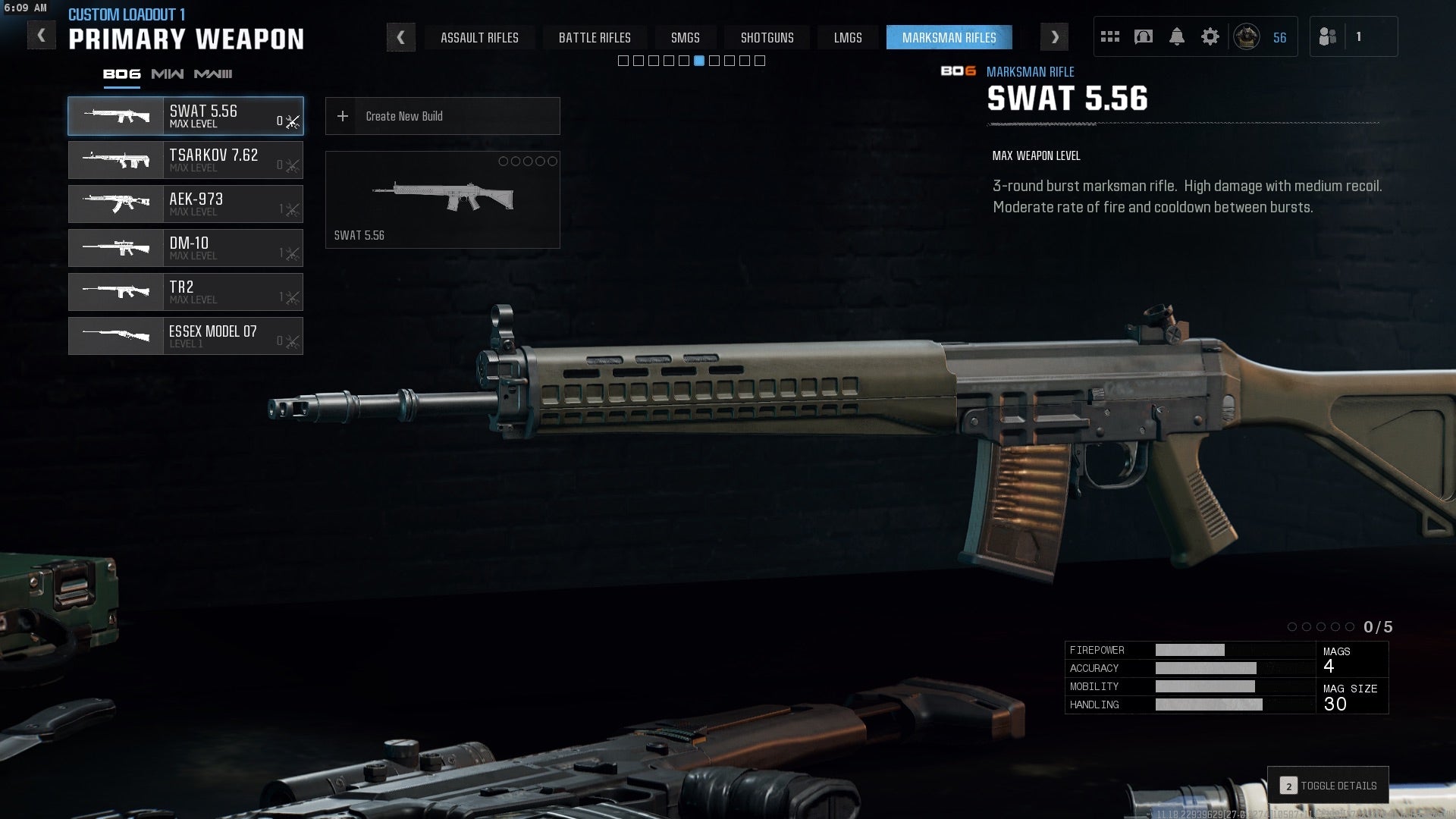
Task: Open the Battle Rifles category
Action: [x=595, y=37]
